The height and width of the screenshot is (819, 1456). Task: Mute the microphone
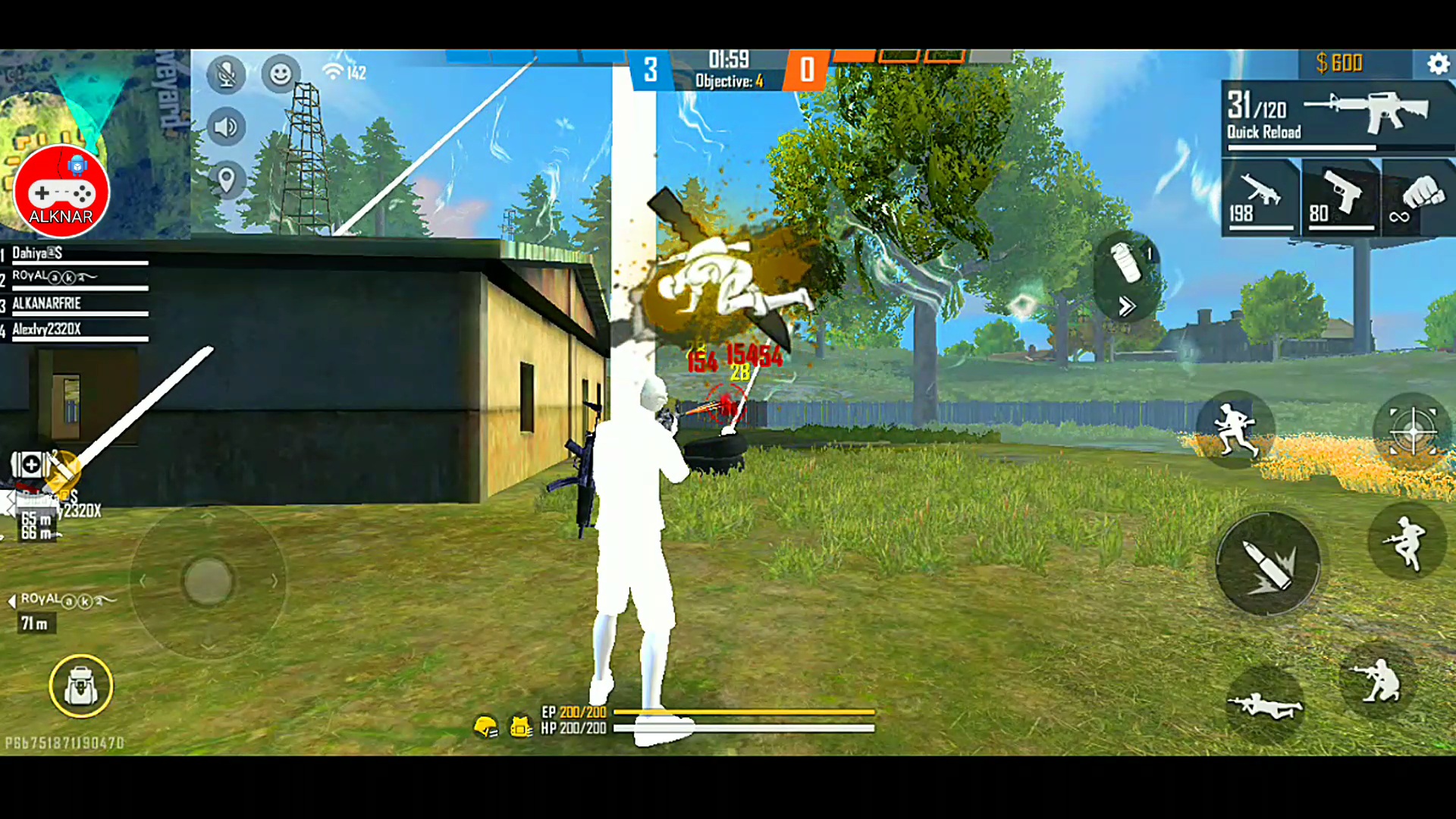coord(225,74)
